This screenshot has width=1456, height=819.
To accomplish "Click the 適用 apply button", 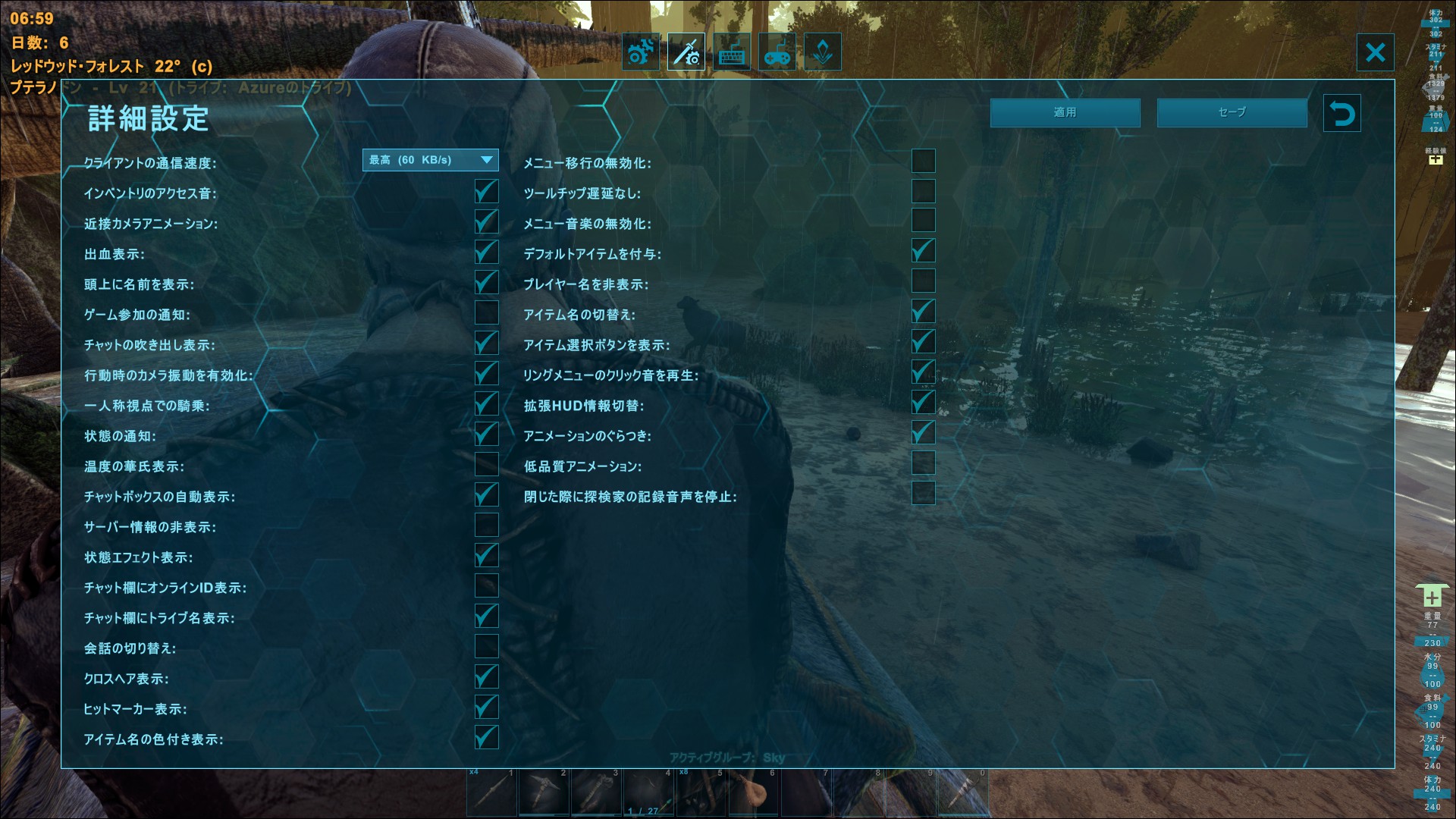I will coord(1064,112).
